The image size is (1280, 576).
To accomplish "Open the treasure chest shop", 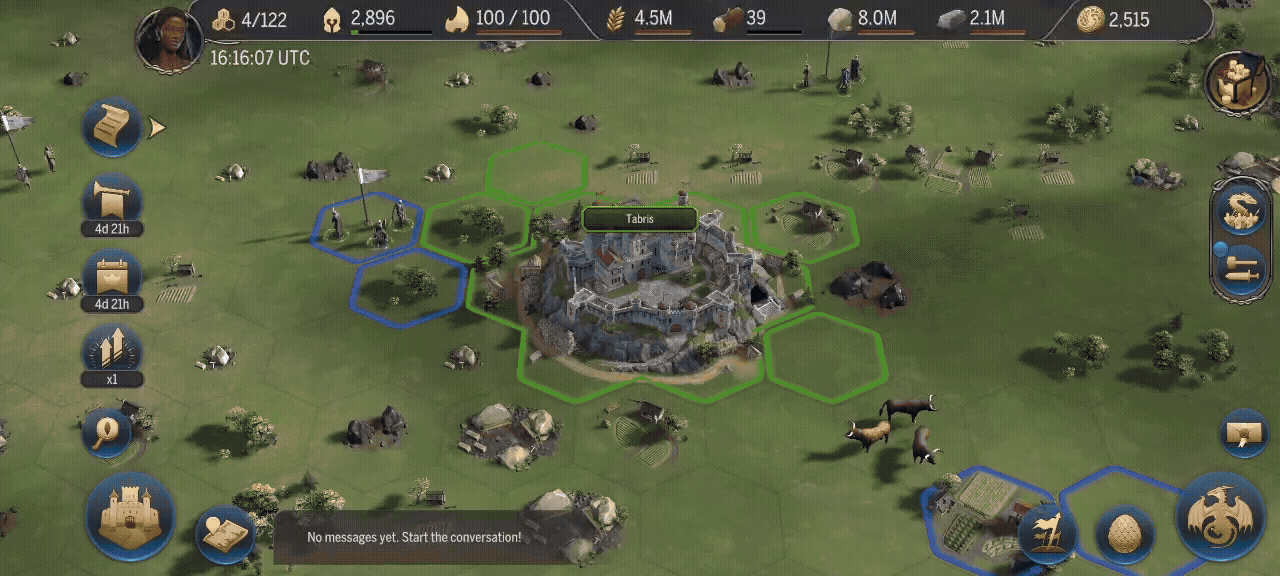I will (x=1238, y=82).
